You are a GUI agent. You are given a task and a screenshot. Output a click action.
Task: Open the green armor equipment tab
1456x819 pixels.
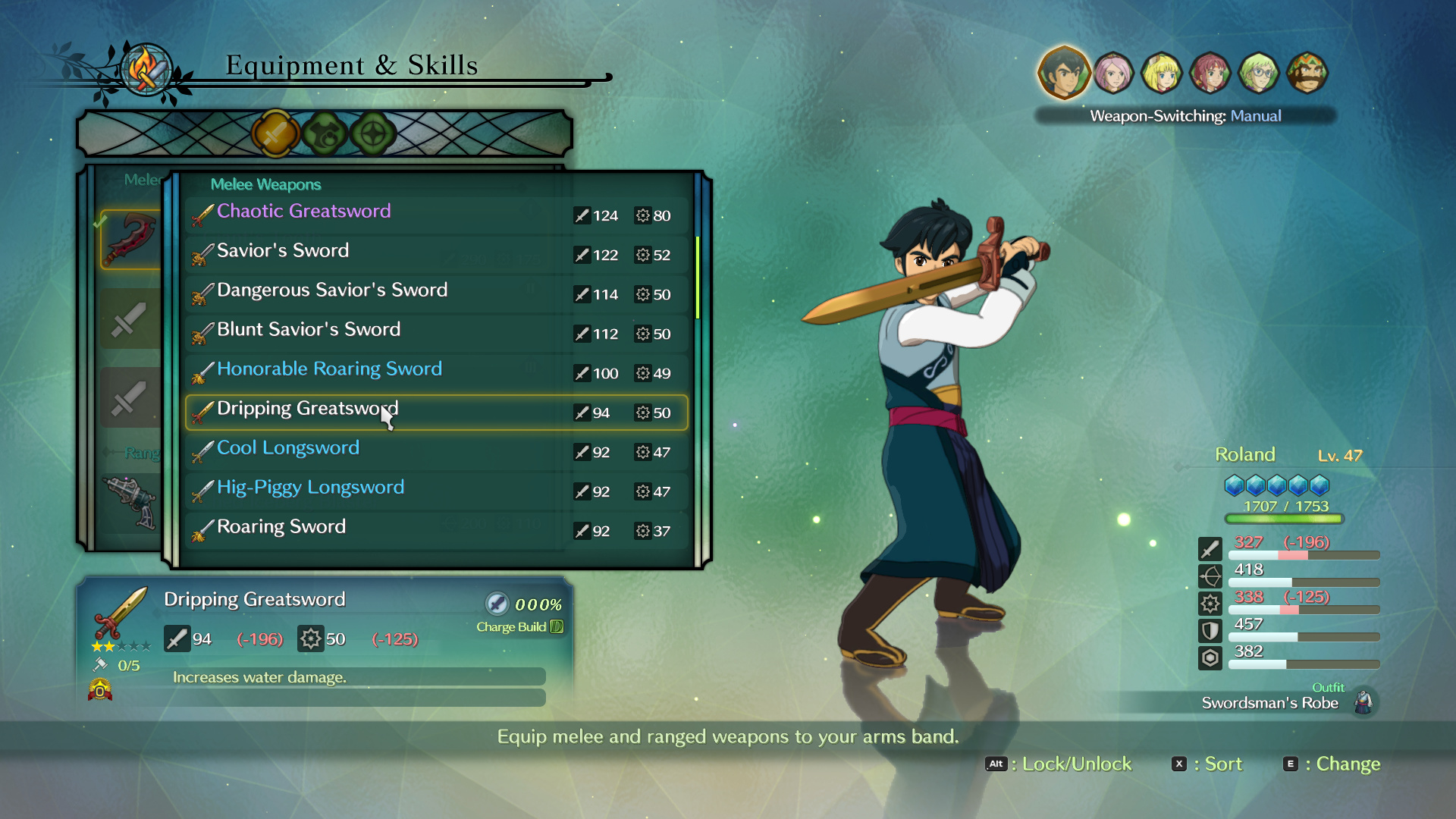pos(325,134)
